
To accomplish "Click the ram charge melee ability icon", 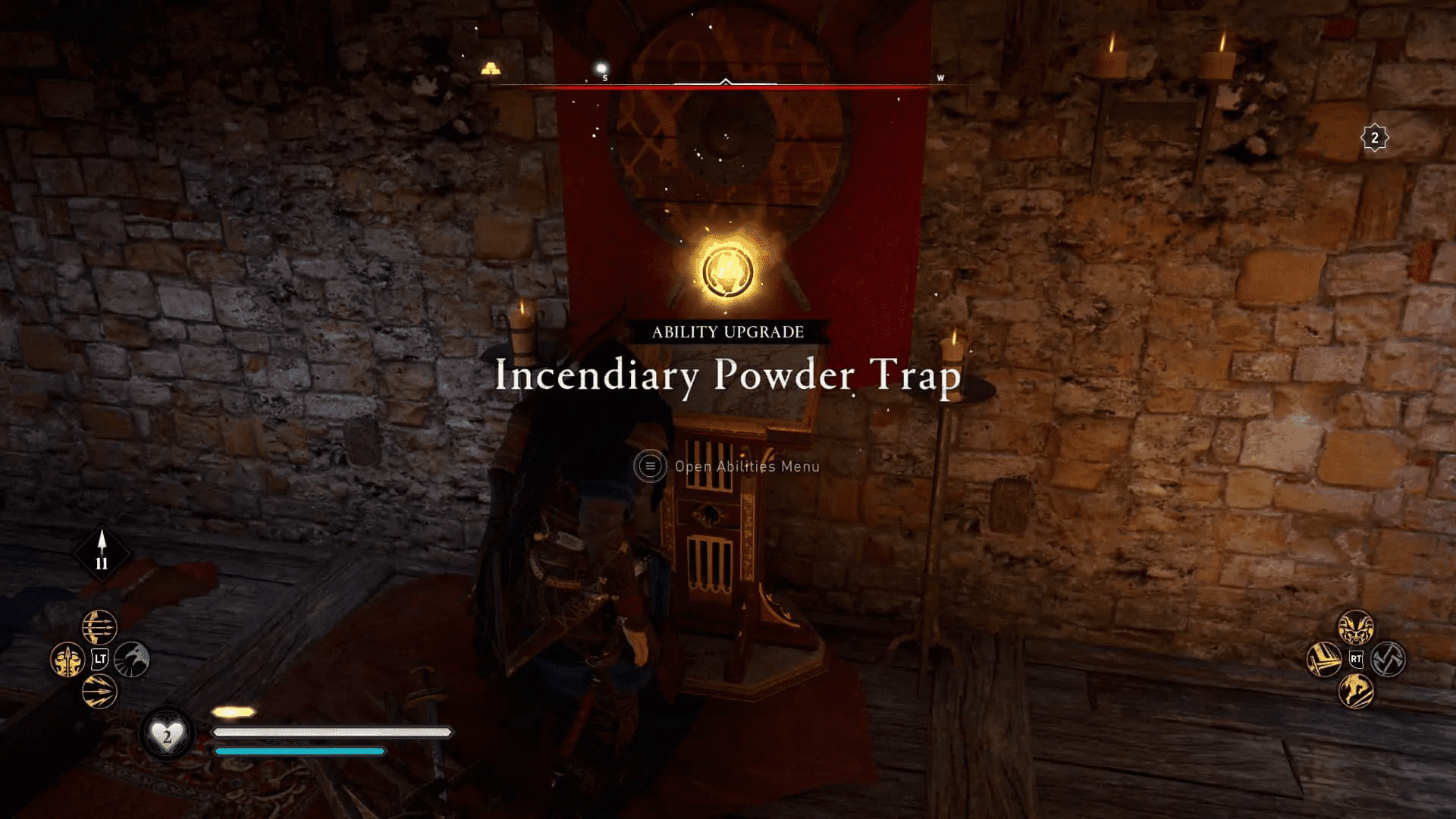I will tap(1357, 627).
